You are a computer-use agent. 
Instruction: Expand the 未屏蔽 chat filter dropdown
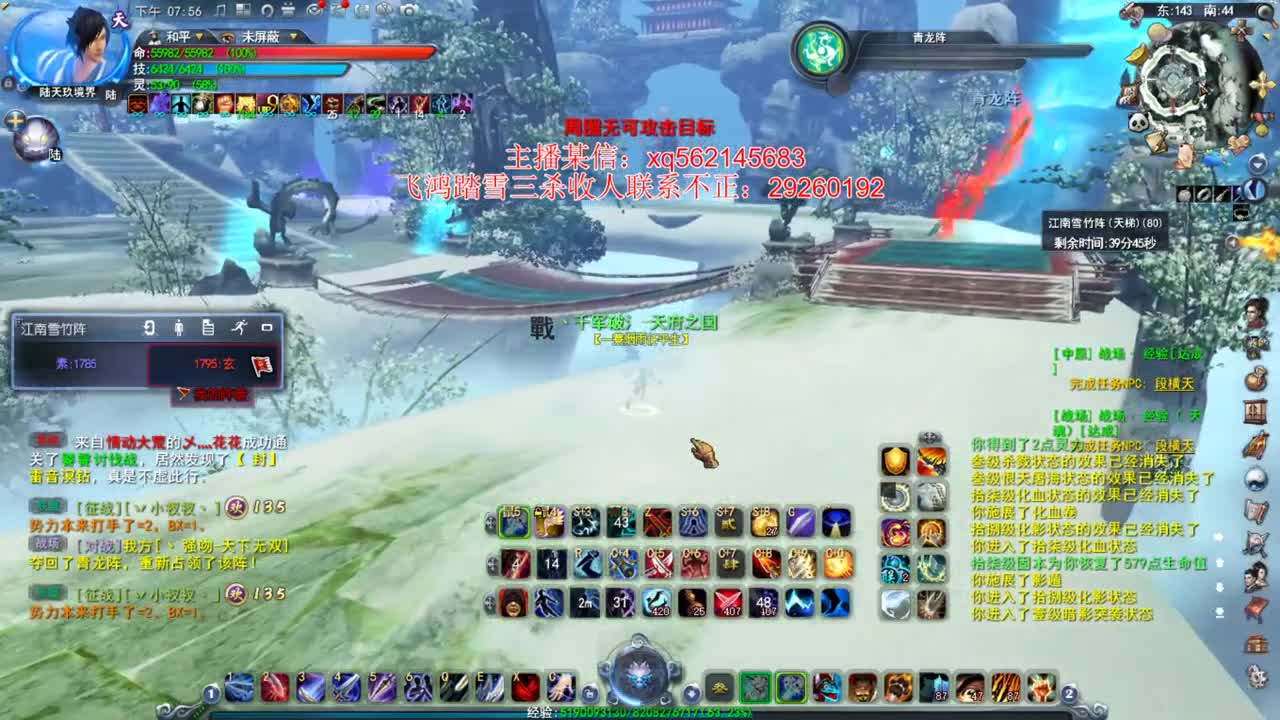point(293,37)
